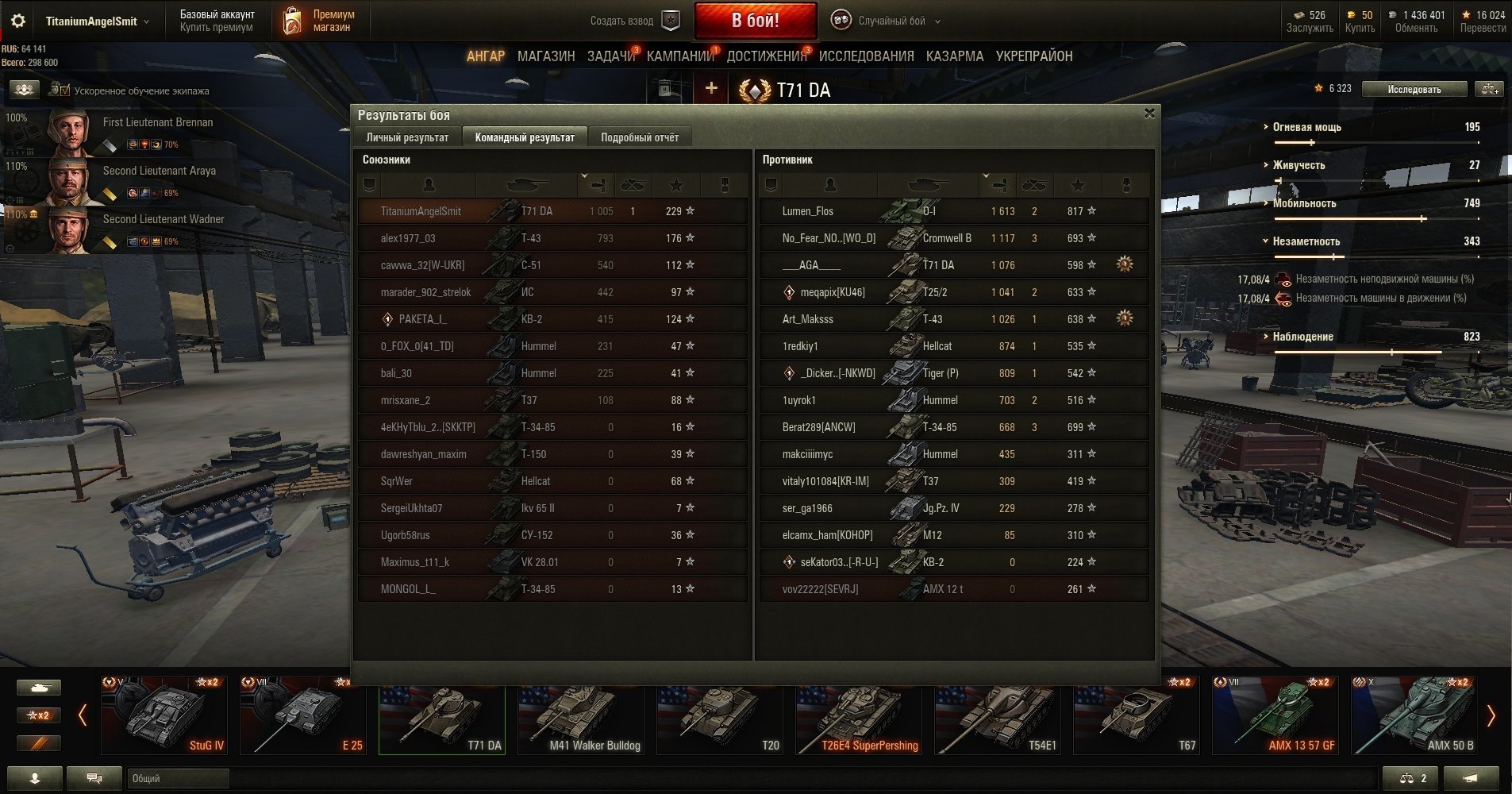The width and height of the screenshot is (1512, 794).
Task: Toggle Ускоренное обучение экипажа checkbox
Action: (64, 91)
